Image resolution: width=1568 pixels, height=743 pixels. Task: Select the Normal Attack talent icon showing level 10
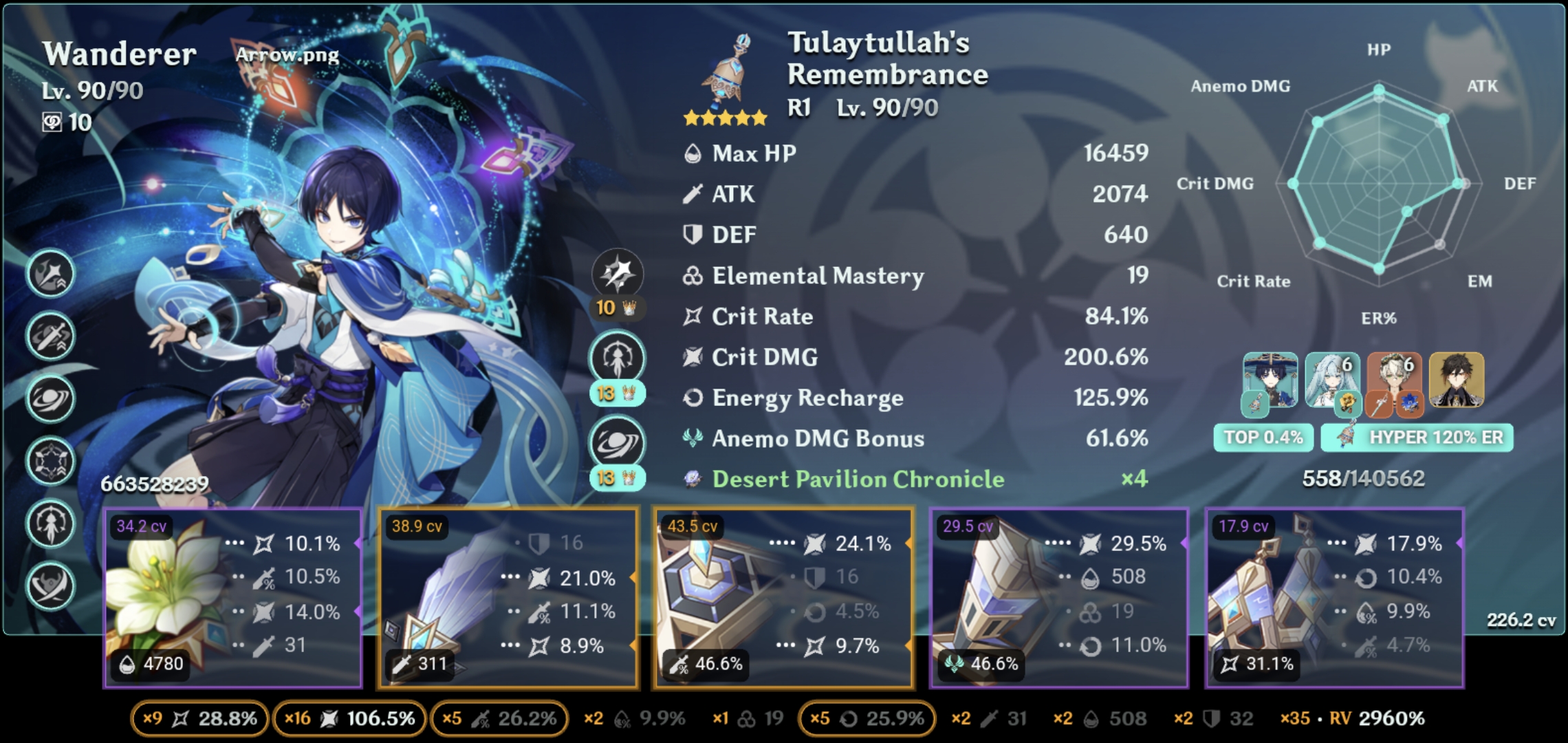(617, 275)
